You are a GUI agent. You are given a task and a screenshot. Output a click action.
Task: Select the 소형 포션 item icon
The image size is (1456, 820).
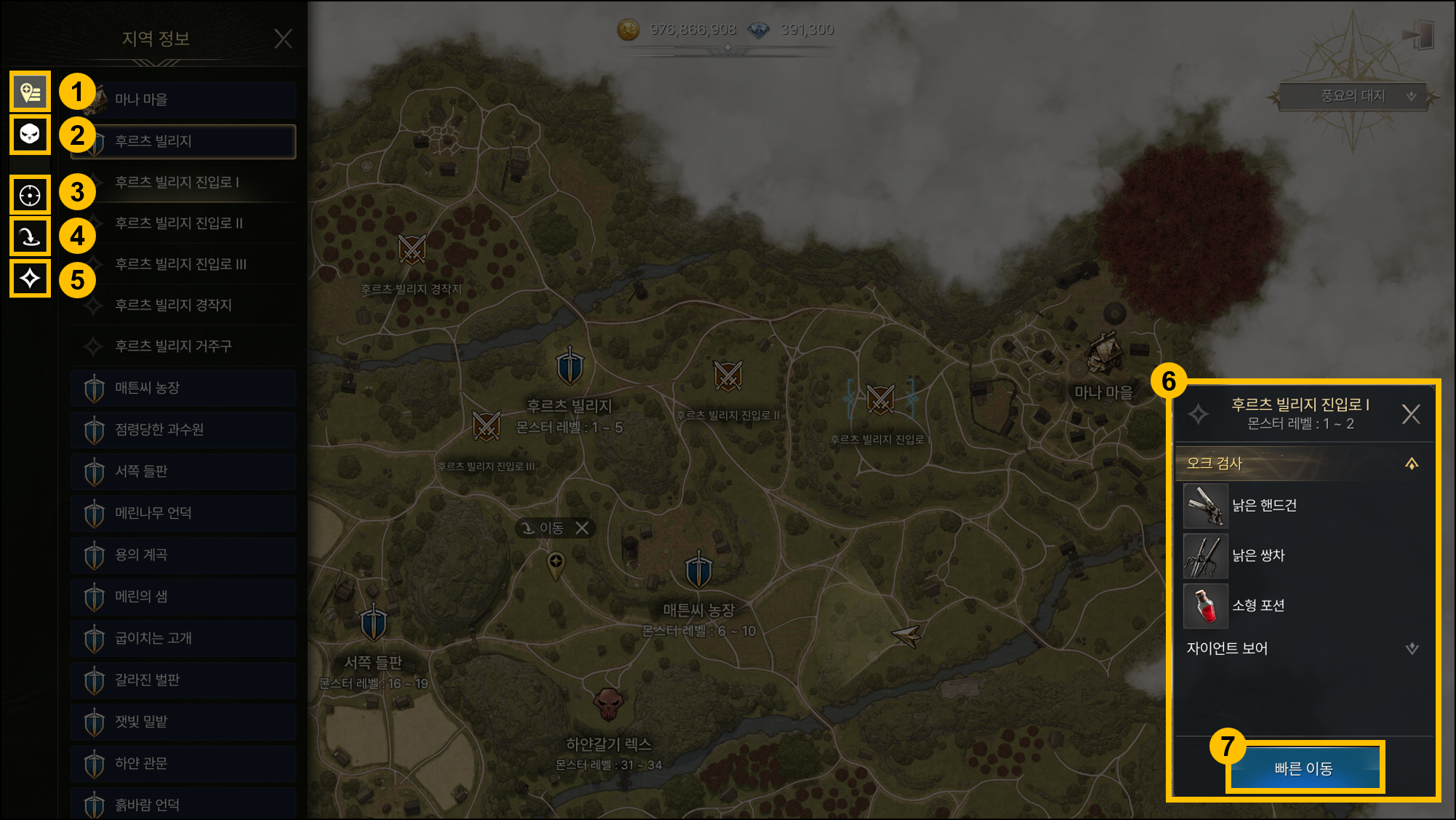pyautogui.click(x=1206, y=606)
